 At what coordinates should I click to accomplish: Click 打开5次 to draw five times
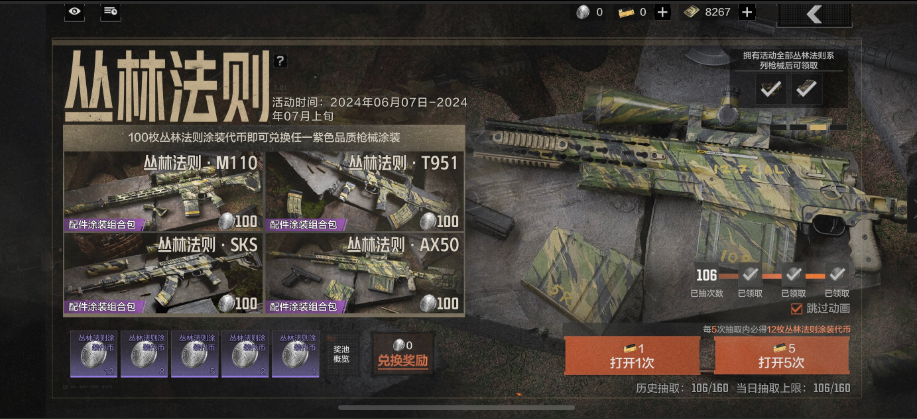(x=781, y=355)
